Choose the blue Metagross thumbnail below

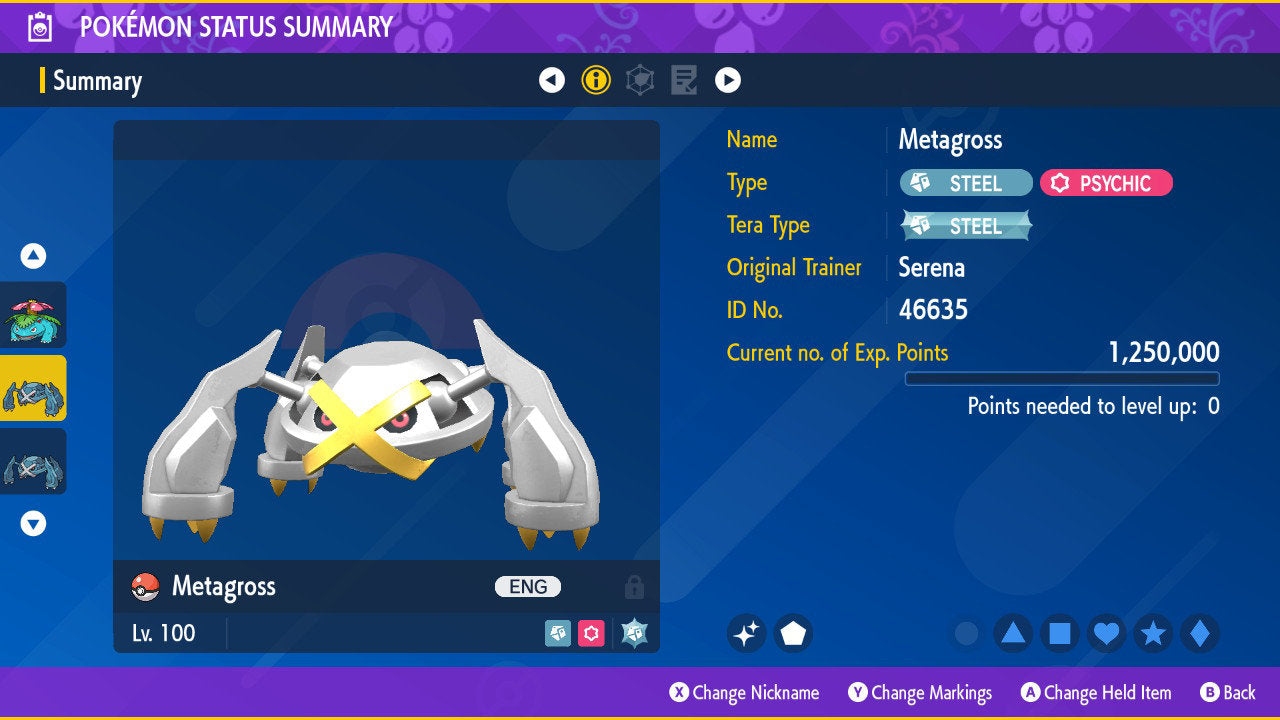point(33,461)
